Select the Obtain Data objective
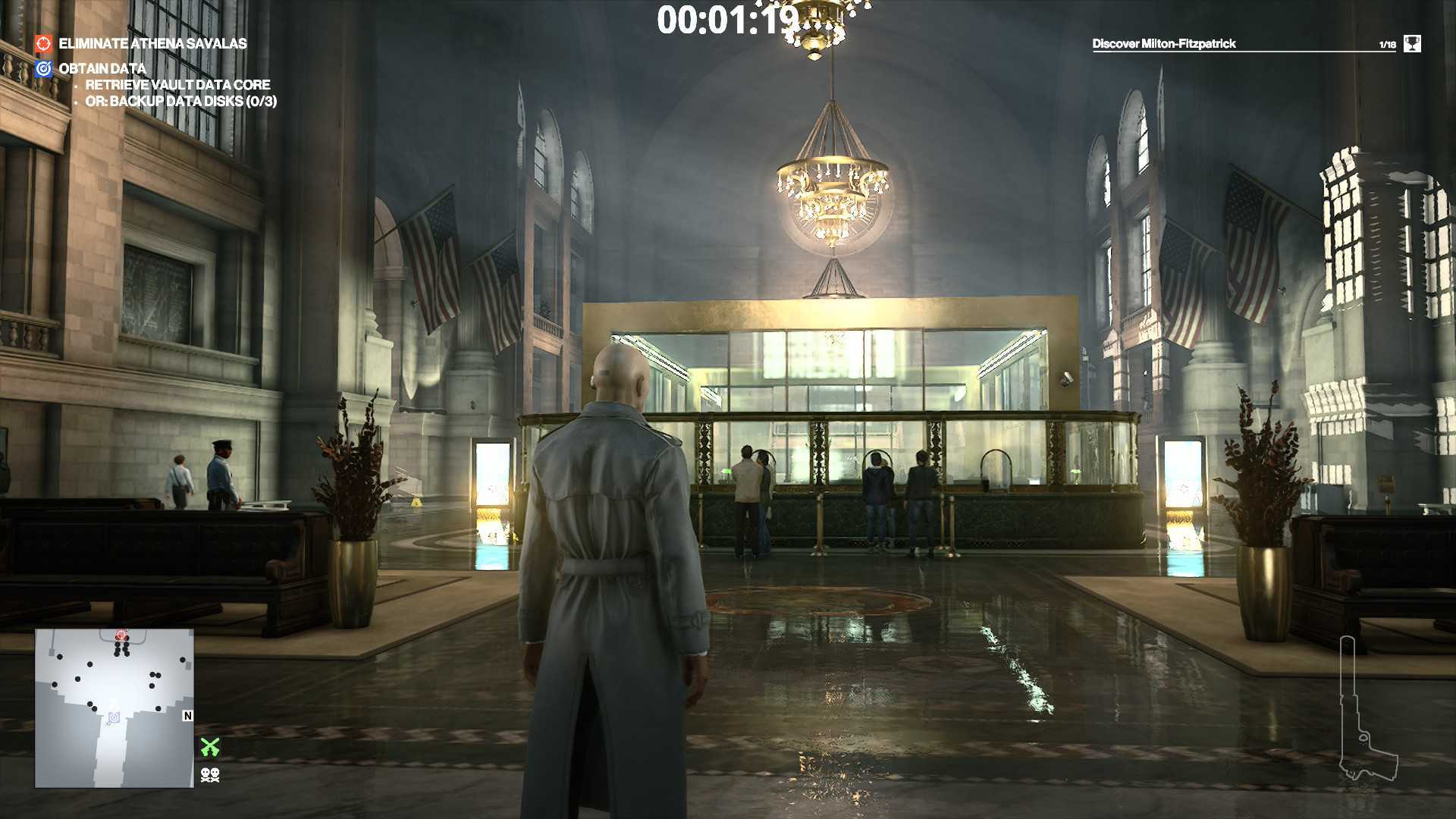Screen dimensions: 1456x819 pos(102,69)
